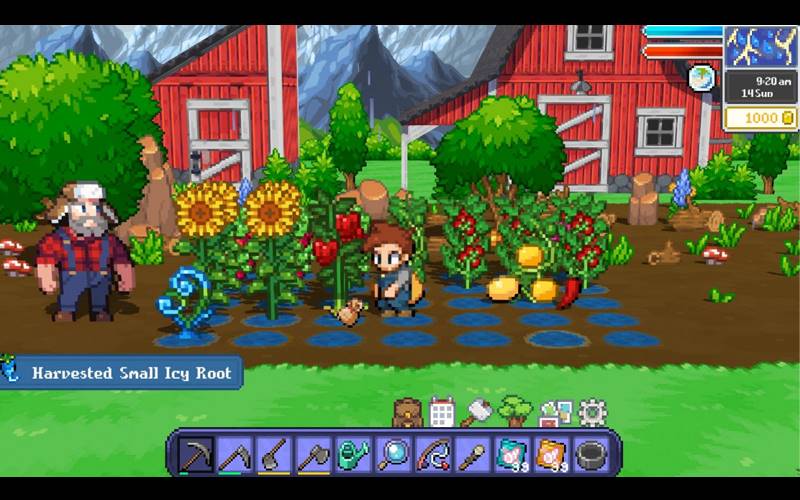The image size is (800, 500).
Task: Open the backpack inventory
Action: click(x=407, y=411)
